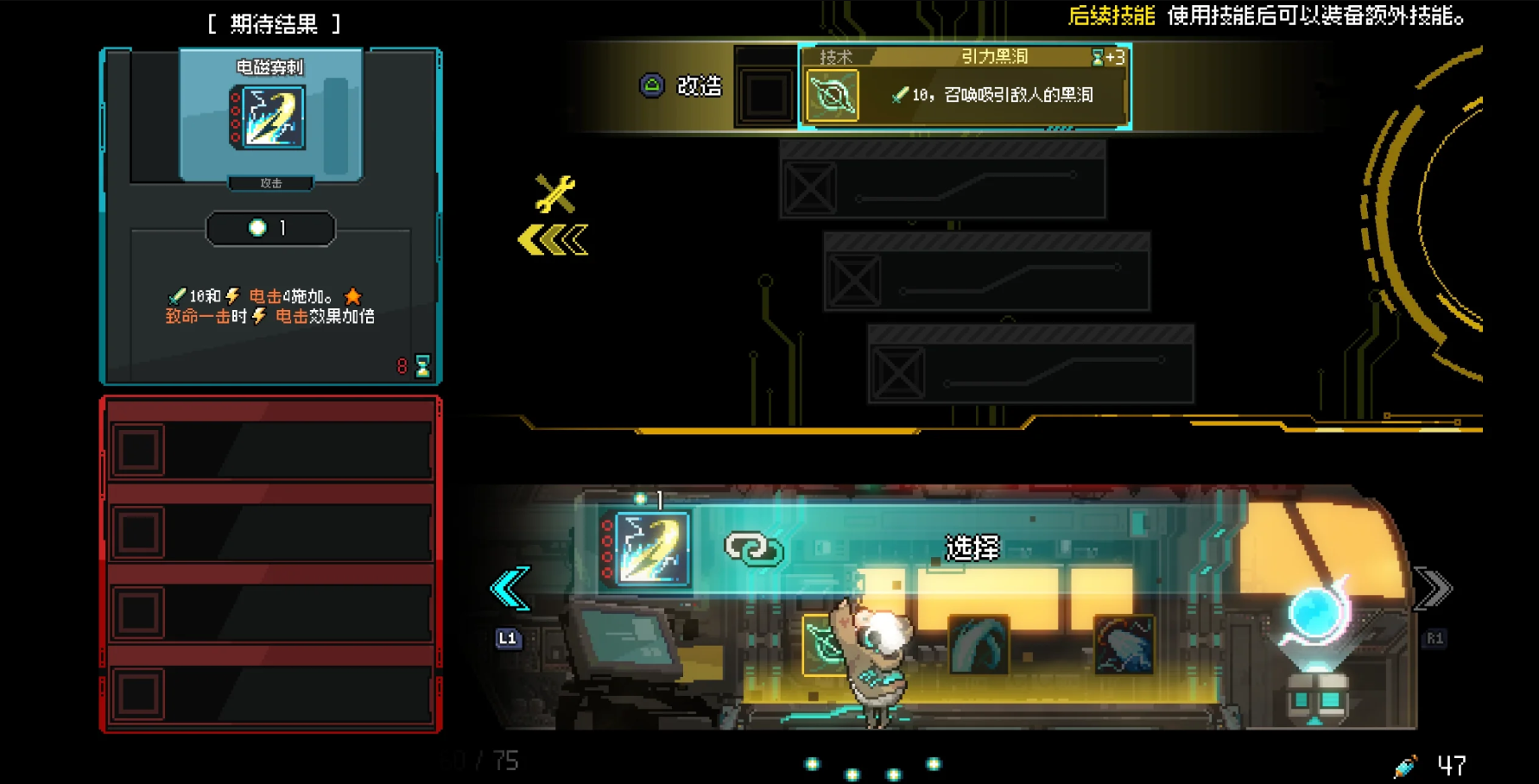The image size is (1539, 784).
Task: Choose the lightning skill icon in the selection bar
Action: [648, 548]
